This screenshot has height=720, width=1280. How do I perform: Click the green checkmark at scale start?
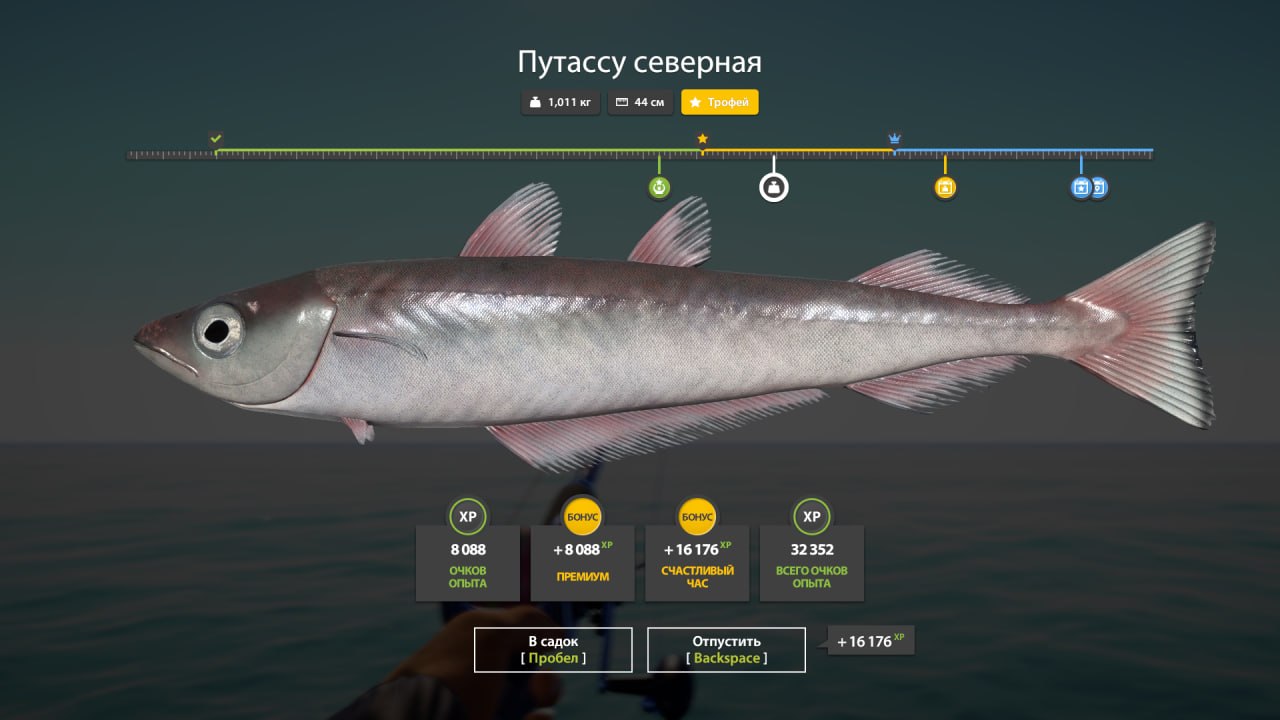216,137
